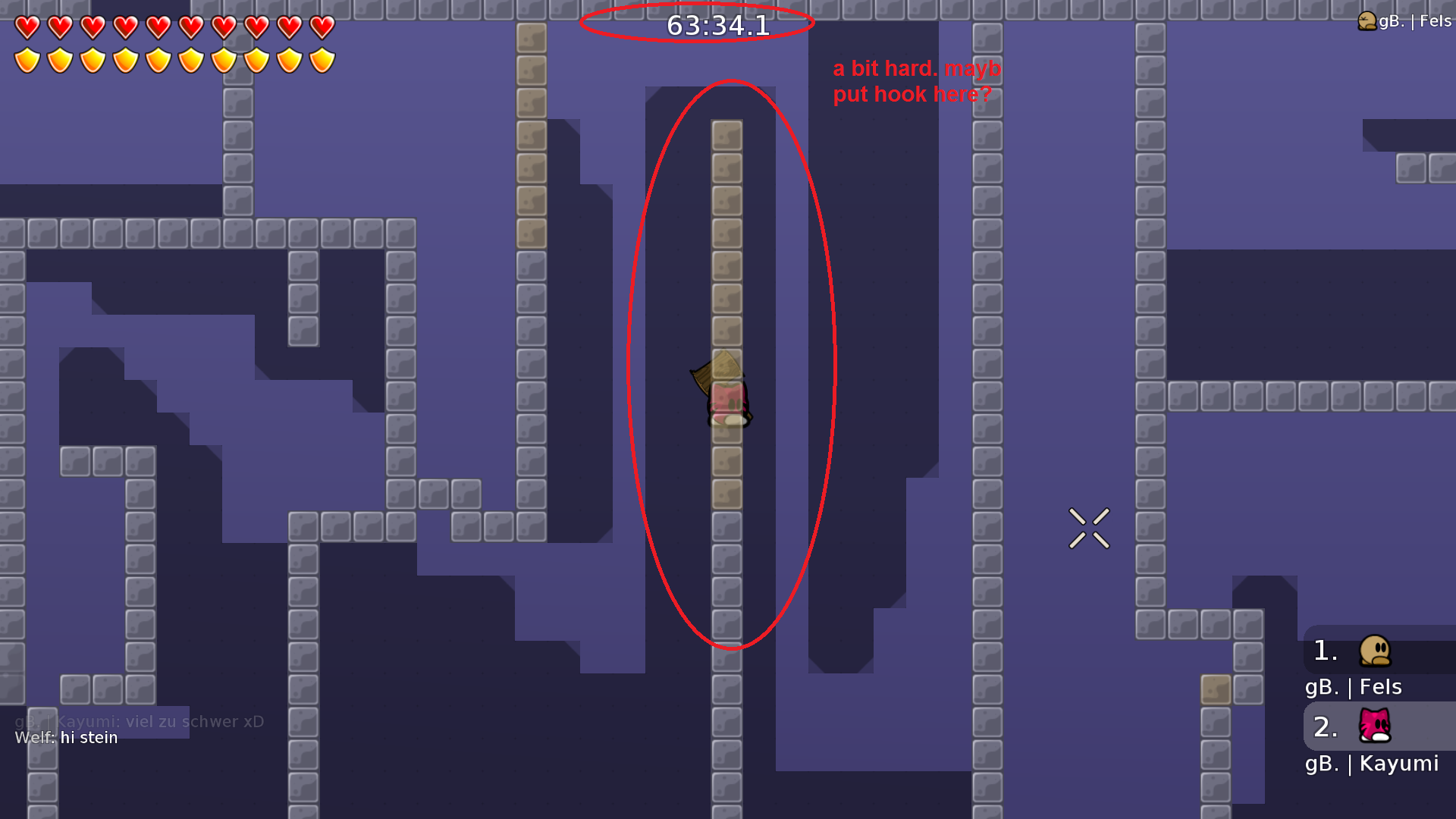The width and height of the screenshot is (1456, 819).
Task: Click the fifth heart icon
Action: pyautogui.click(x=158, y=27)
